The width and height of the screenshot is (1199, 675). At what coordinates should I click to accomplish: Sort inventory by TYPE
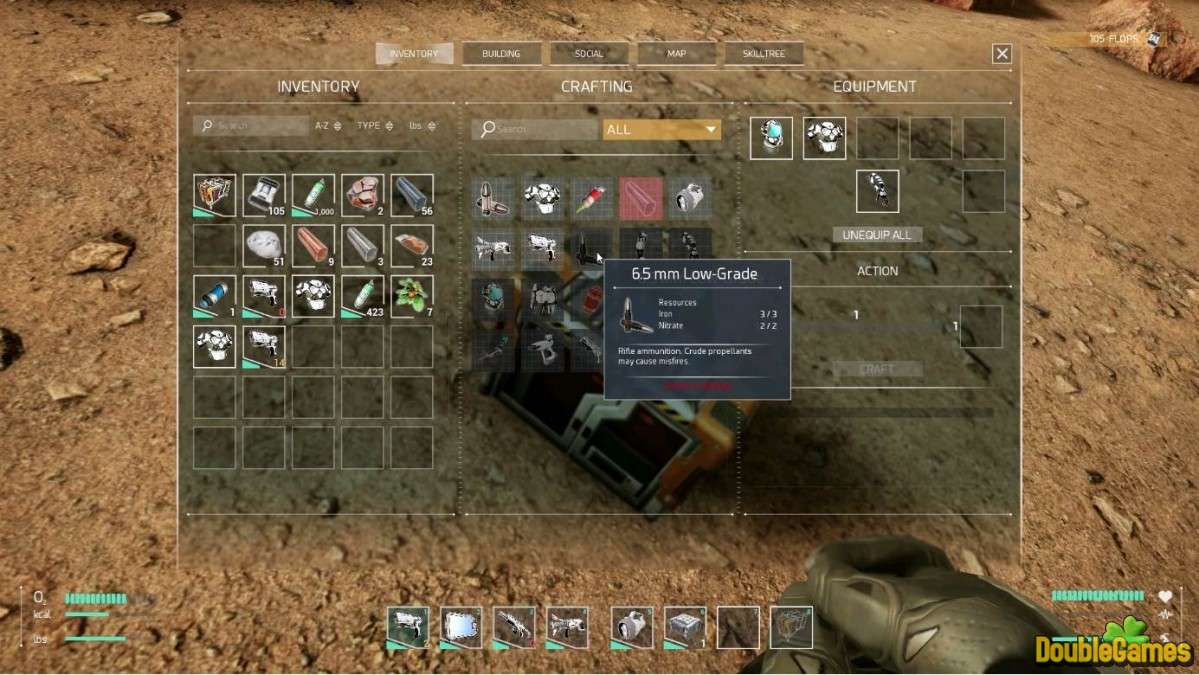point(375,126)
